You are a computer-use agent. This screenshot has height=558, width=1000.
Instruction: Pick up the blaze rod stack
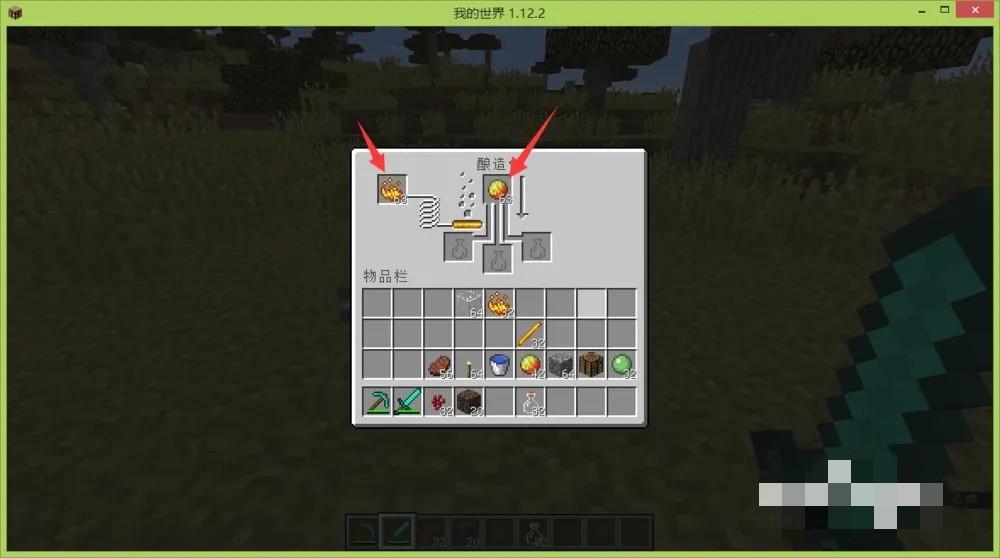tap(530, 333)
